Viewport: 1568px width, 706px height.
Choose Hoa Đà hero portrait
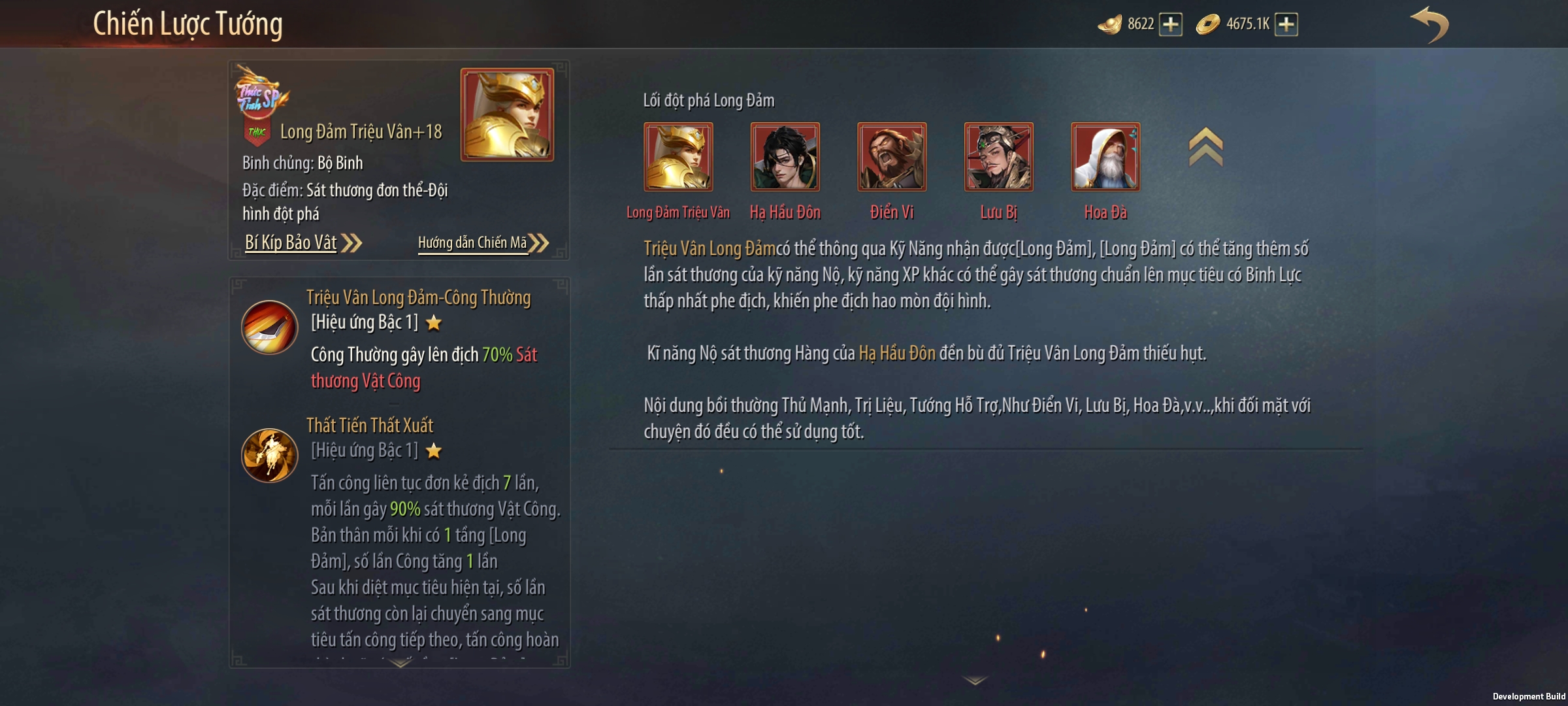tap(1105, 157)
